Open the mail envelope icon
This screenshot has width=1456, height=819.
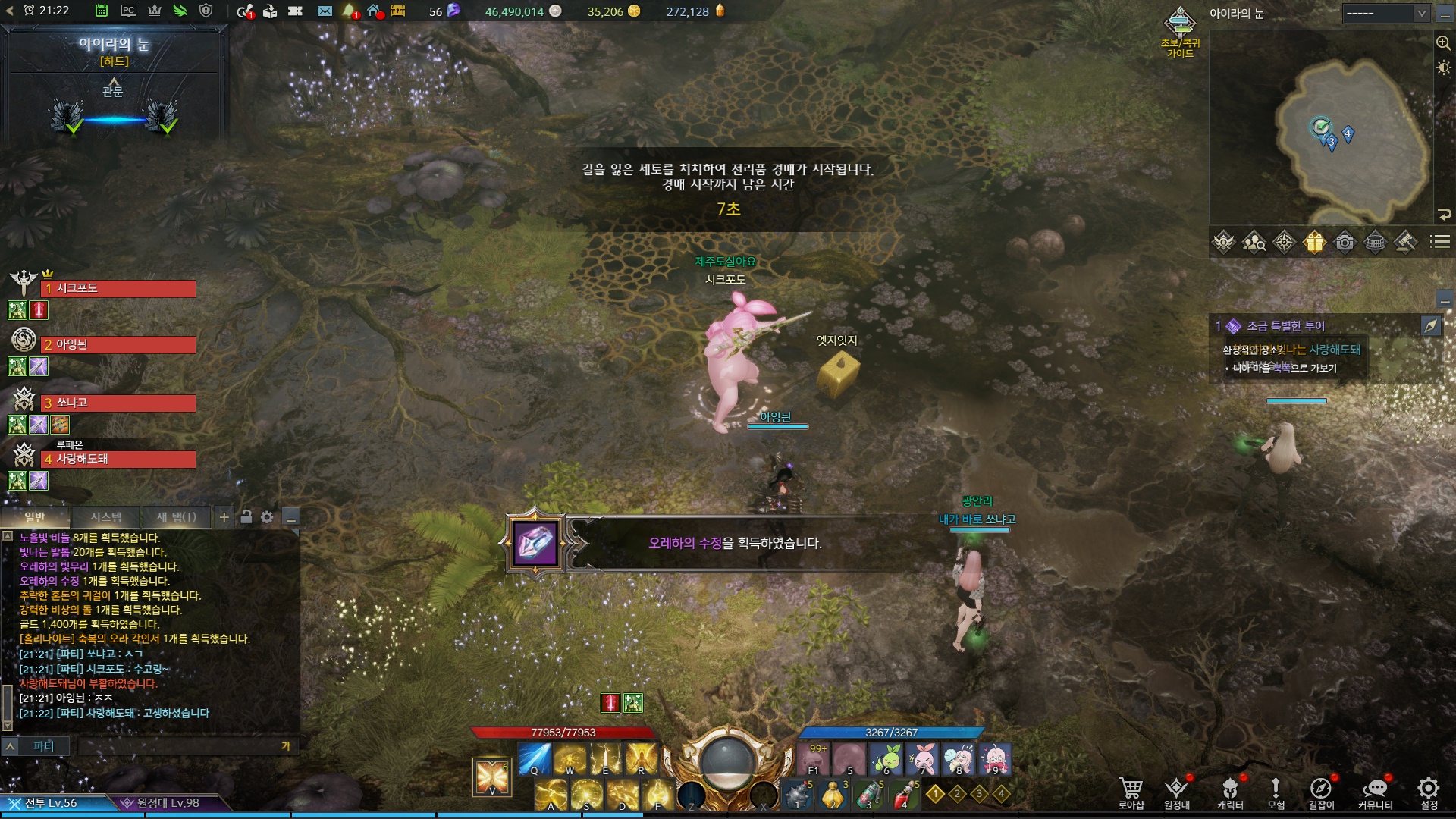coord(325,11)
